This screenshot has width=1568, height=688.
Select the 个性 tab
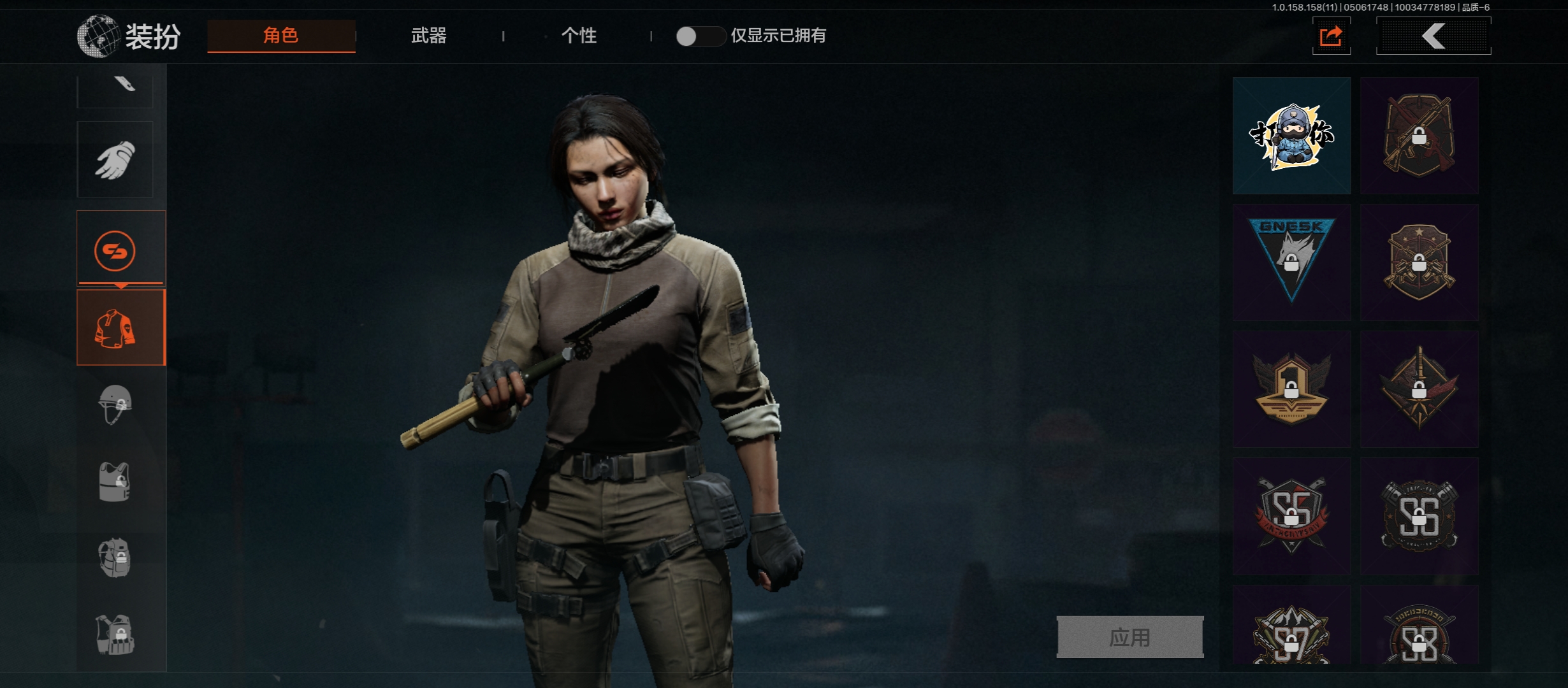click(x=579, y=36)
